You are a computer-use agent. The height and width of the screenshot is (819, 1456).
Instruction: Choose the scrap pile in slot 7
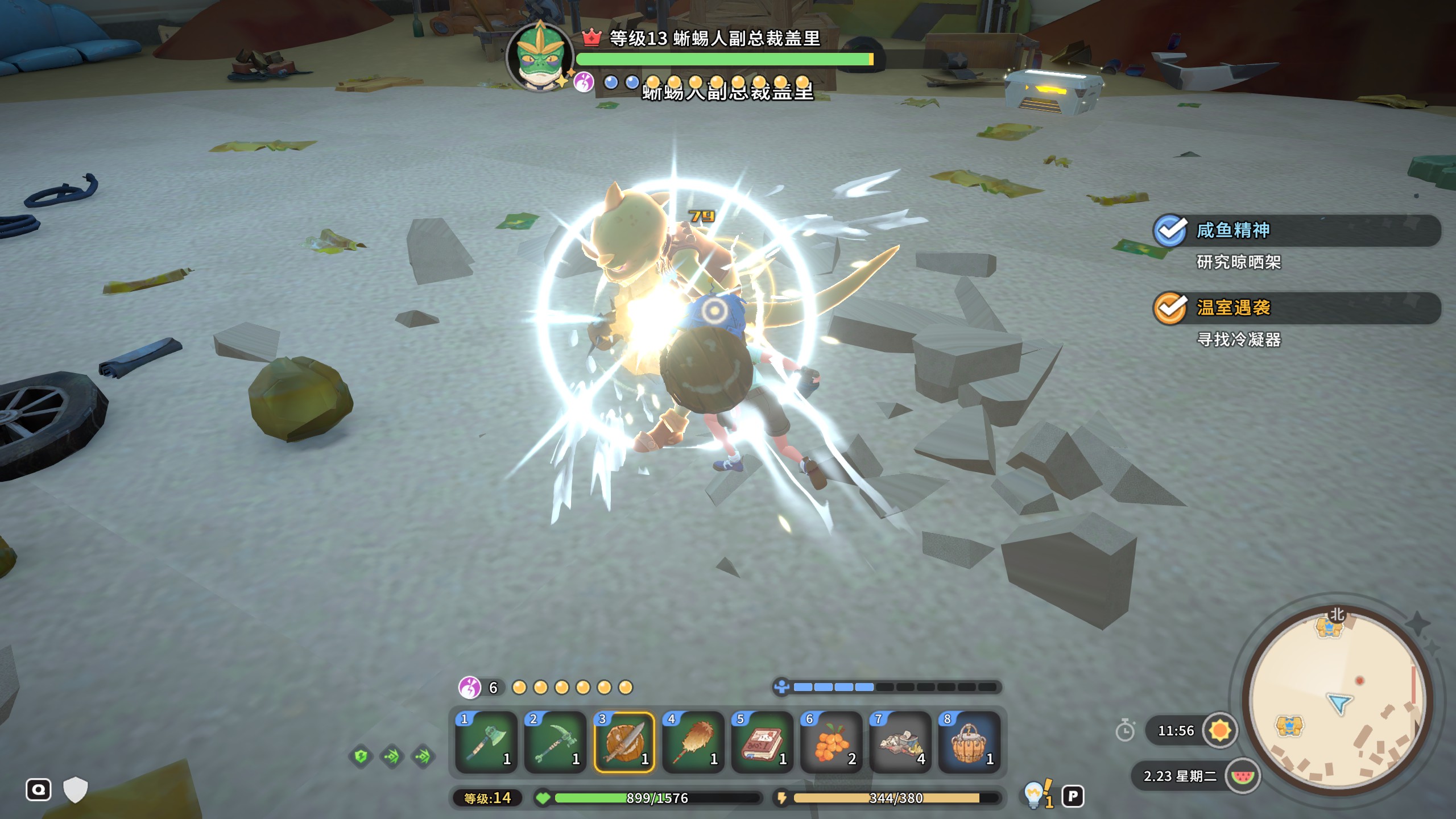pos(900,742)
